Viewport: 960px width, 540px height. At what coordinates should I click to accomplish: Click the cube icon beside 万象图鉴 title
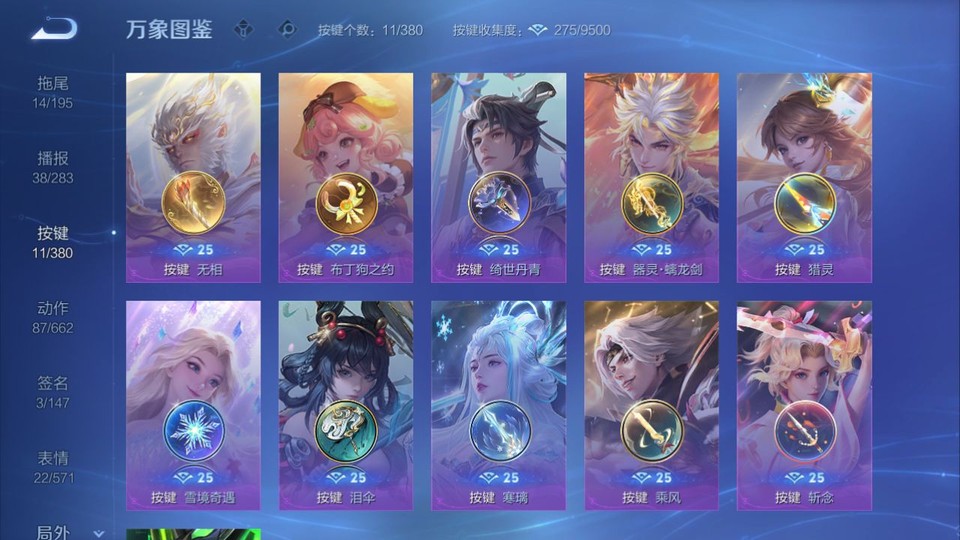[x=243, y=29]
